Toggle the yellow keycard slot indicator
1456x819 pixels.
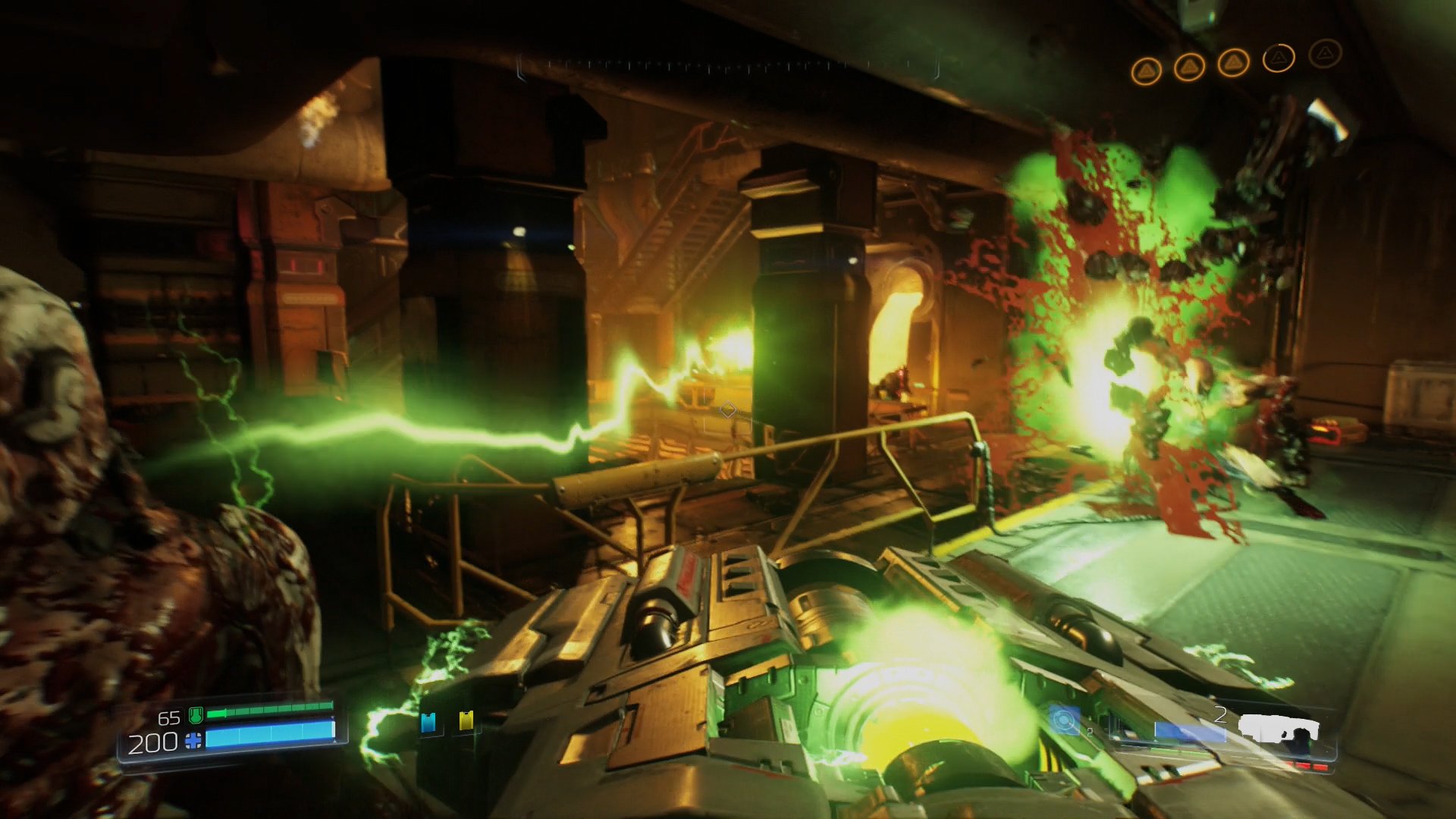466,721
